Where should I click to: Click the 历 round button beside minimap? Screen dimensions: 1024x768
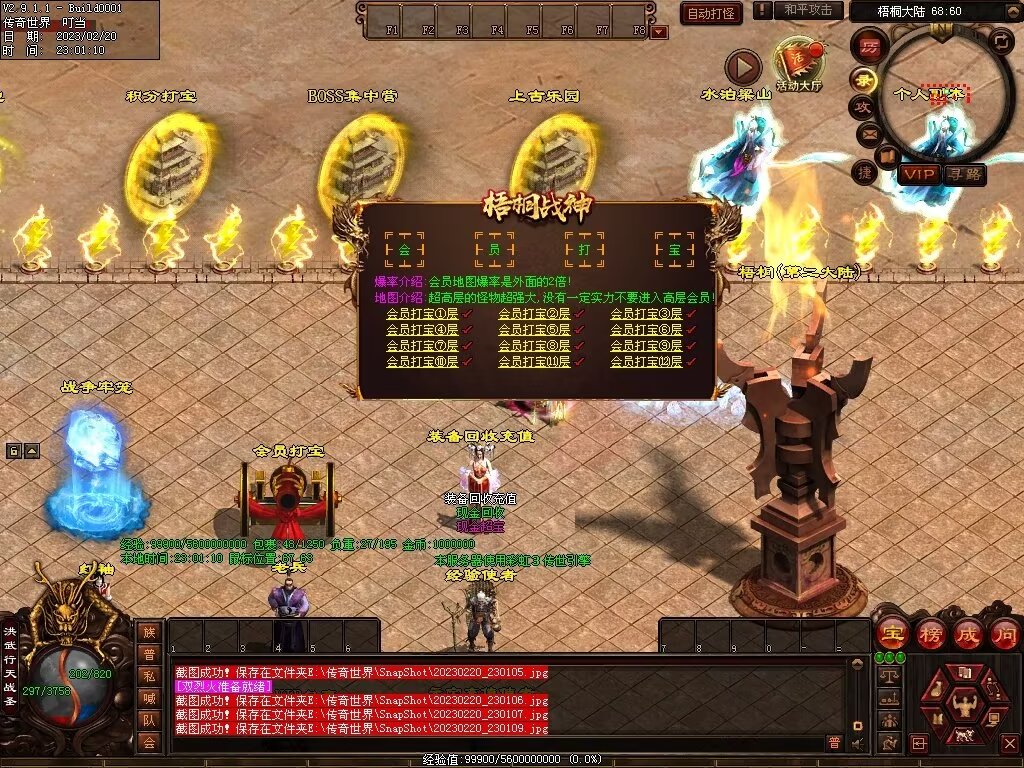click(870, 46)
